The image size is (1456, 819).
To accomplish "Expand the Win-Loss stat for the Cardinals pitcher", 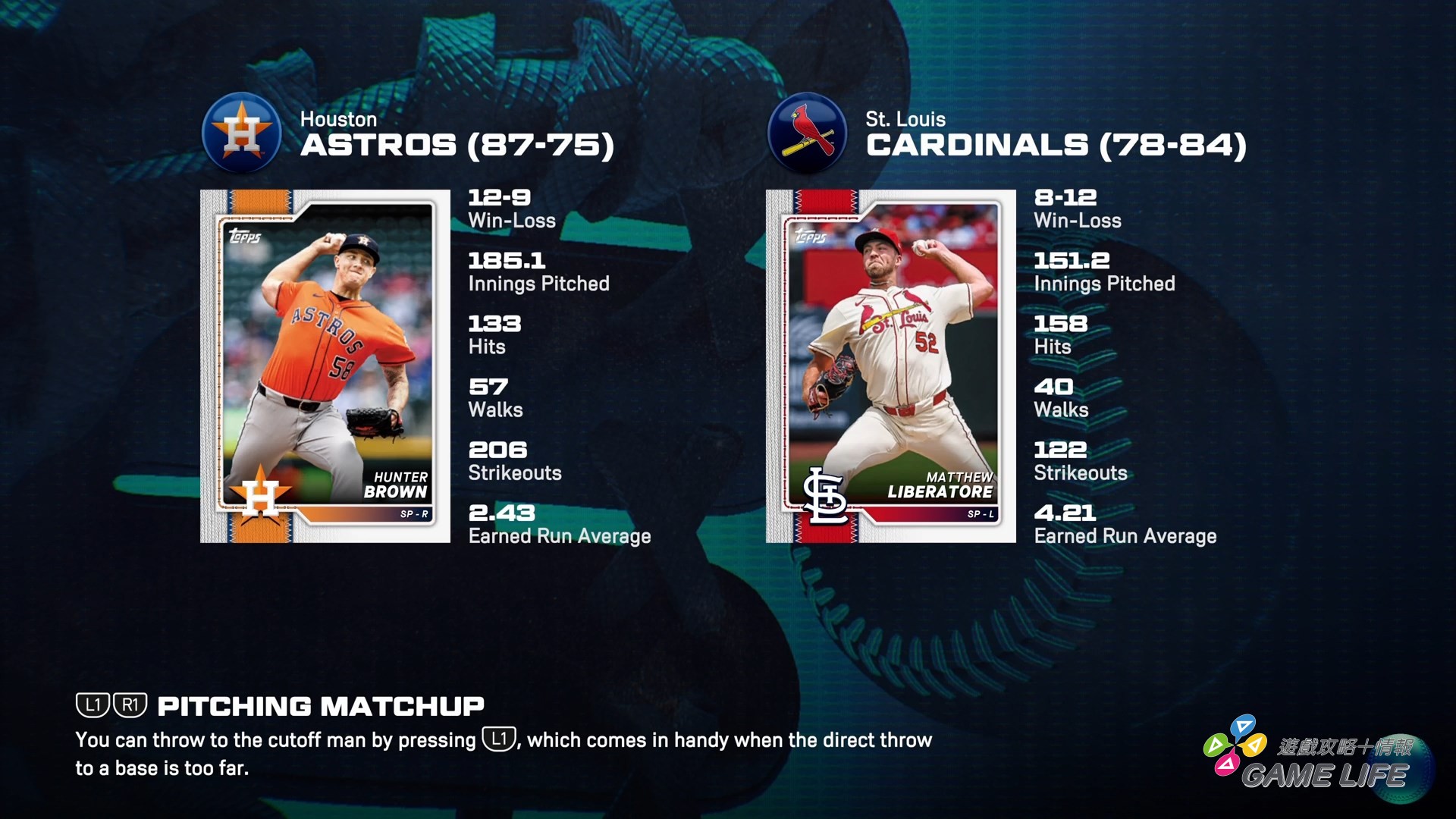I will [1078, 208].
